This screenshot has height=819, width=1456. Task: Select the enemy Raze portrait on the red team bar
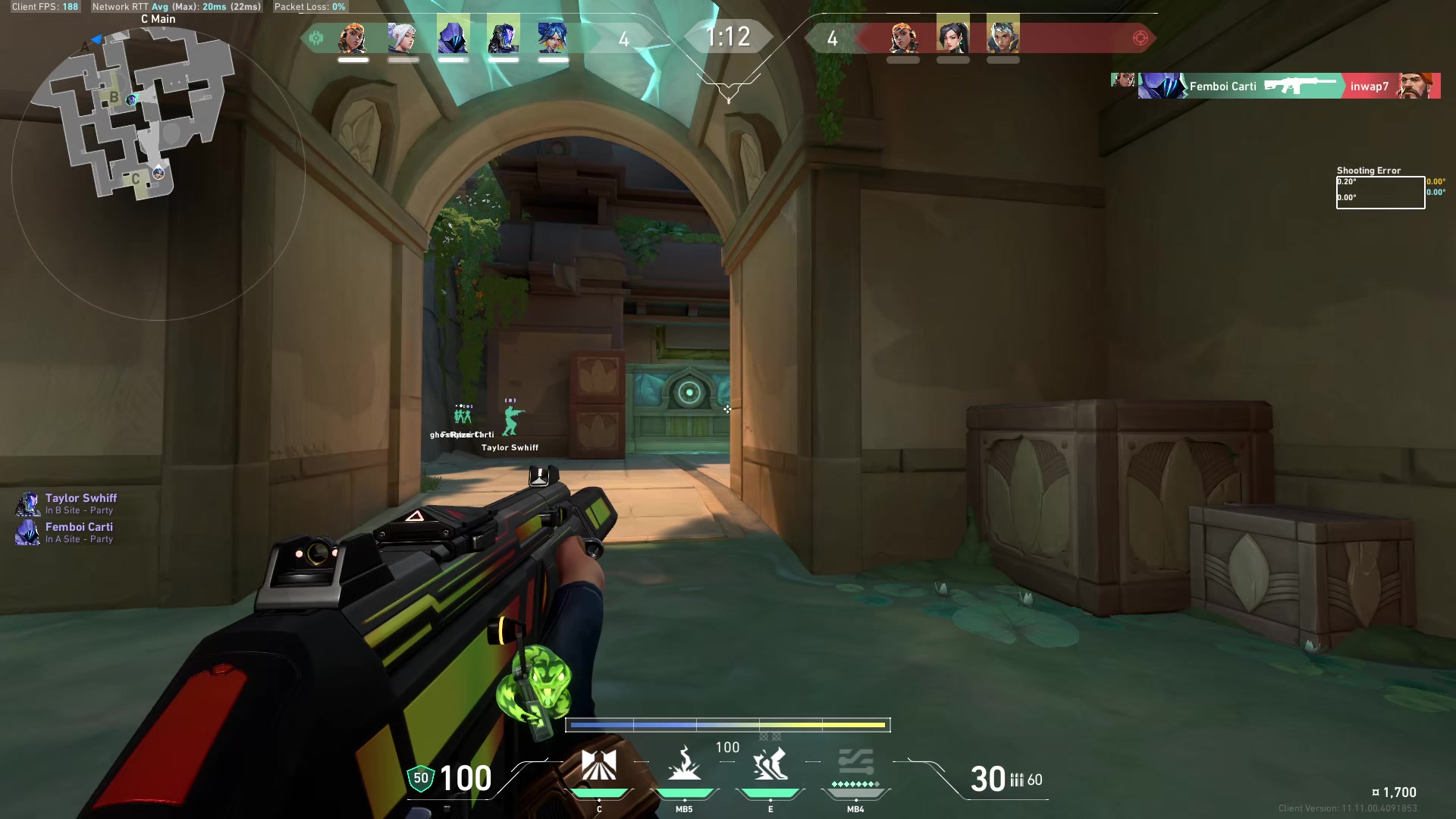[902, 37]
